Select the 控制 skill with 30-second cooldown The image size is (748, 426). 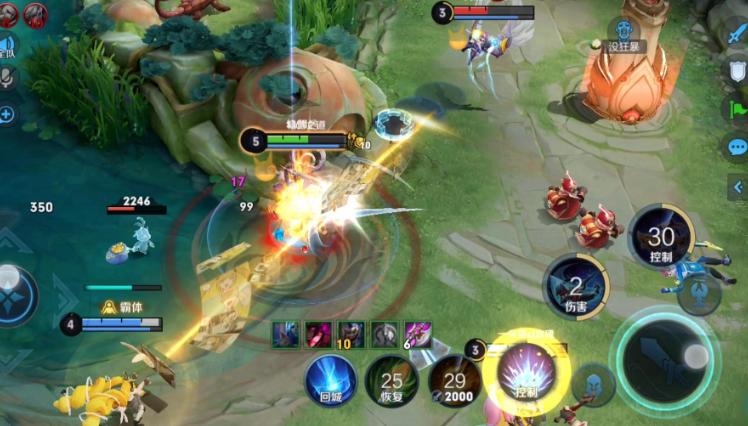(661, 237)
